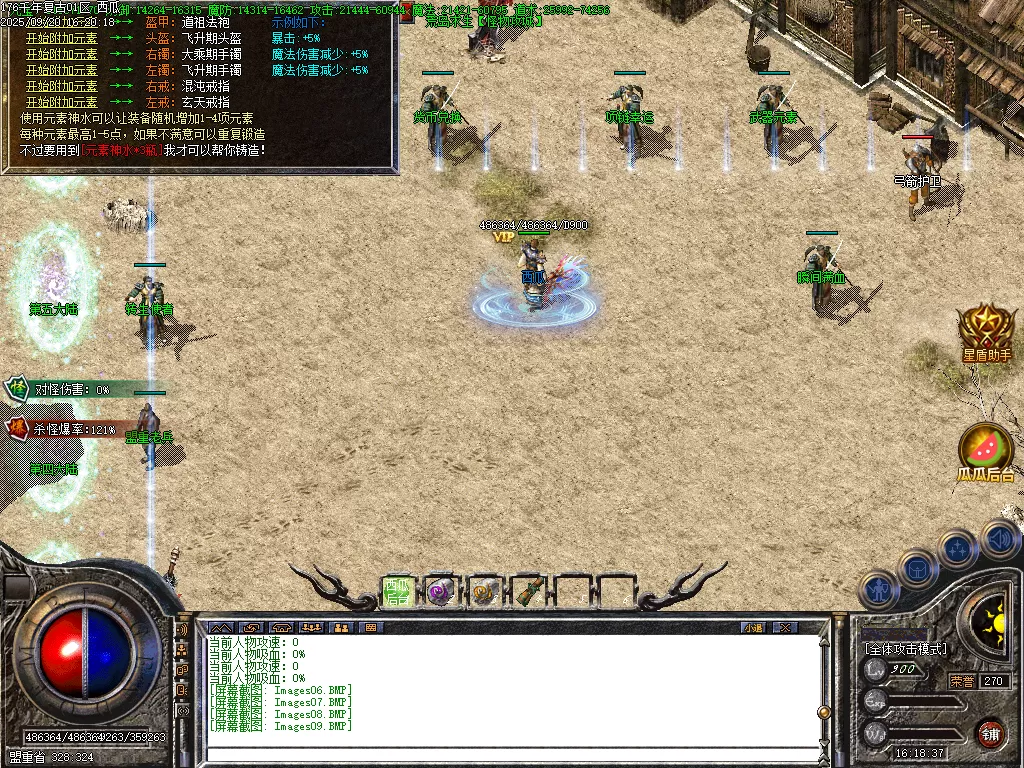This screenshot has width=1024, height=768.
Task: Start adding elements to the 左镯 bracelet
Action: (x=61, y=70)
